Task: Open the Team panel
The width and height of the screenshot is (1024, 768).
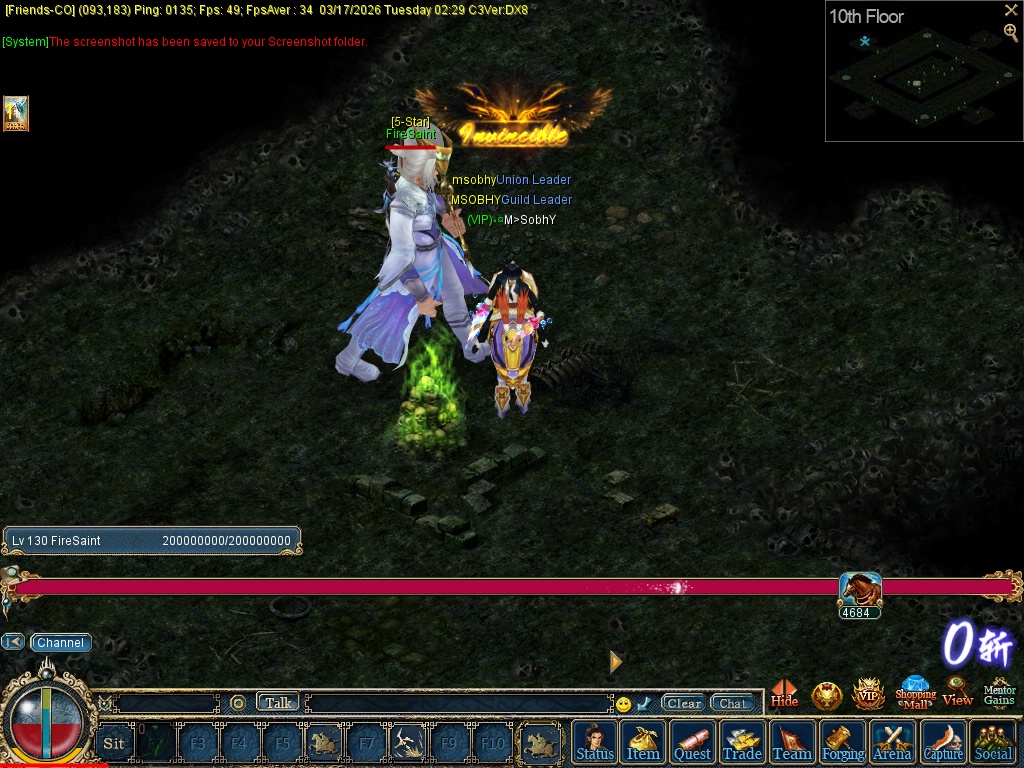Action: (x=792, y=742)
